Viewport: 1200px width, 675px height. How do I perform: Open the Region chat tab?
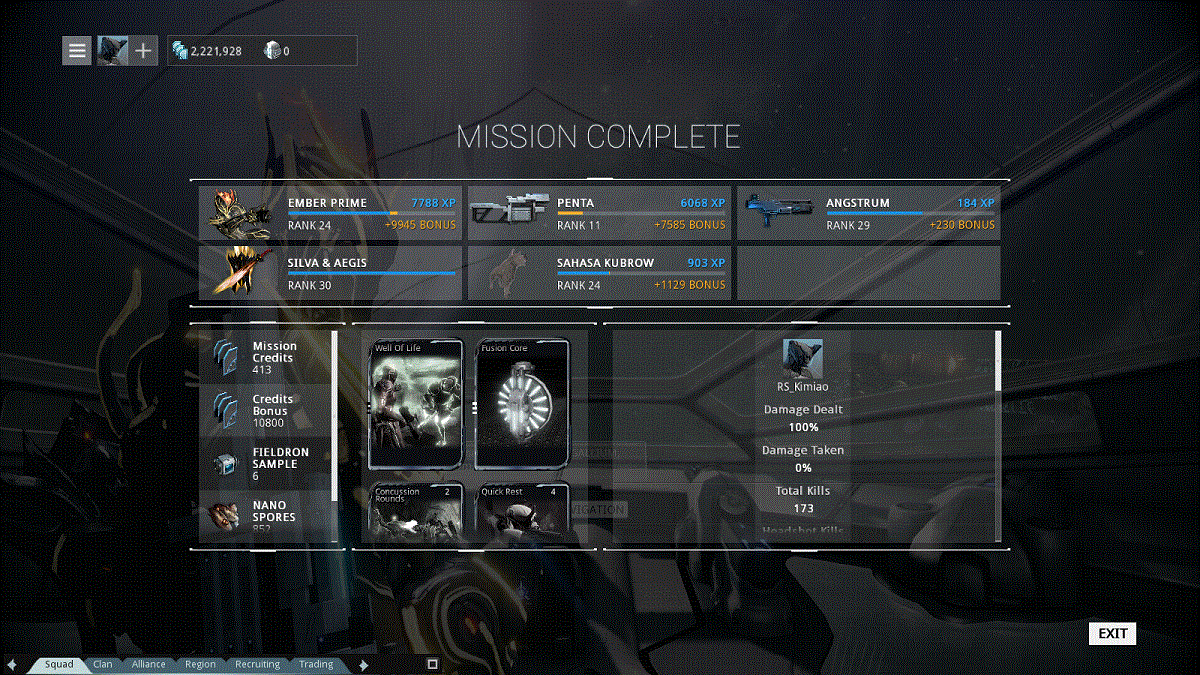[x=200, y=664]
